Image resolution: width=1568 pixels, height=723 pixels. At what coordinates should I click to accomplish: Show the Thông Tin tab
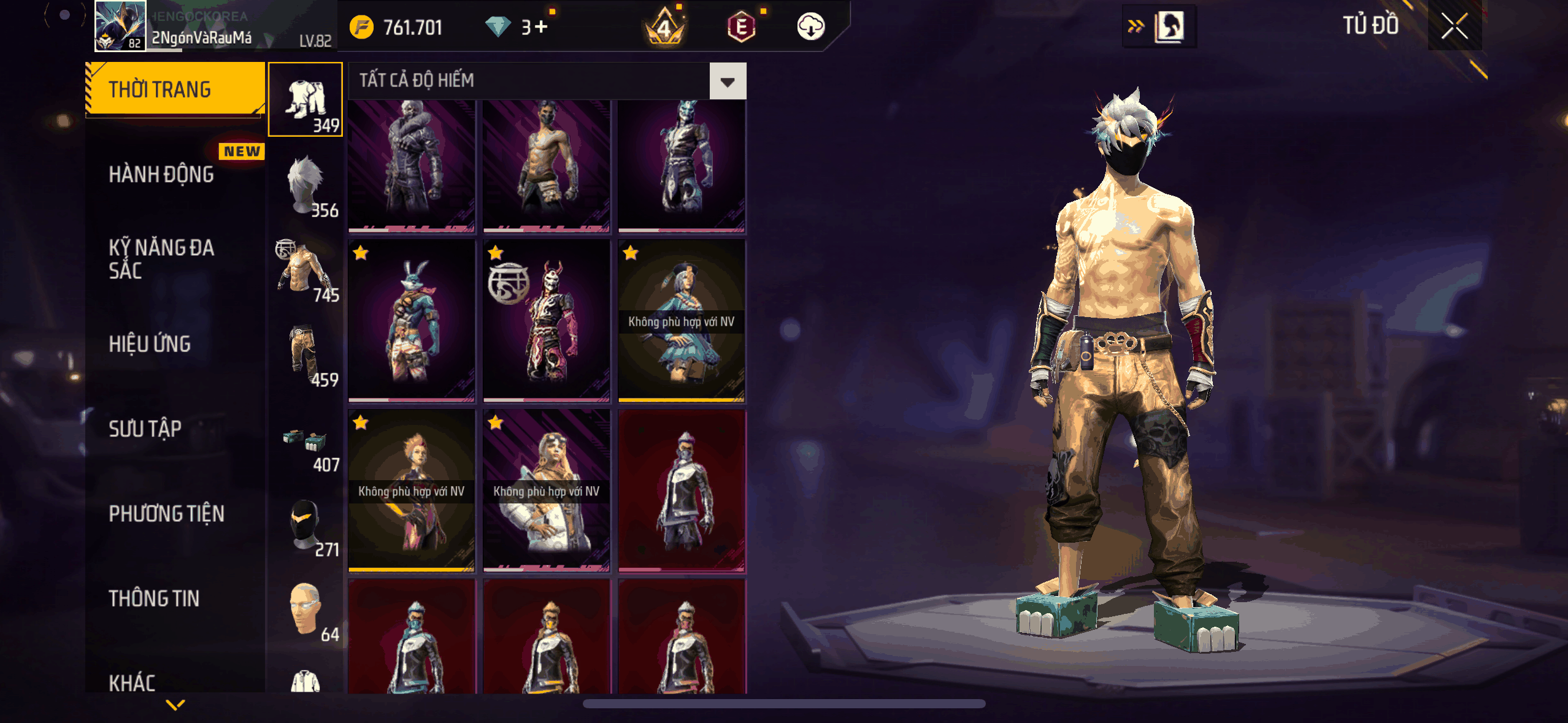154,599
